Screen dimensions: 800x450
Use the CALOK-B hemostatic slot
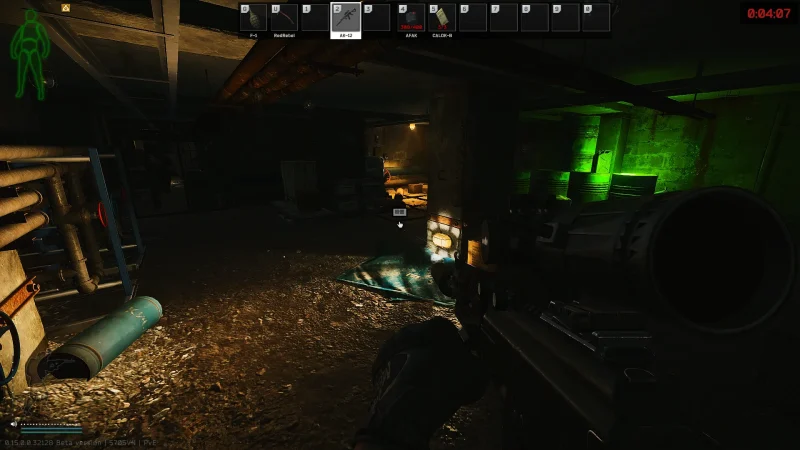coord(442,18)
